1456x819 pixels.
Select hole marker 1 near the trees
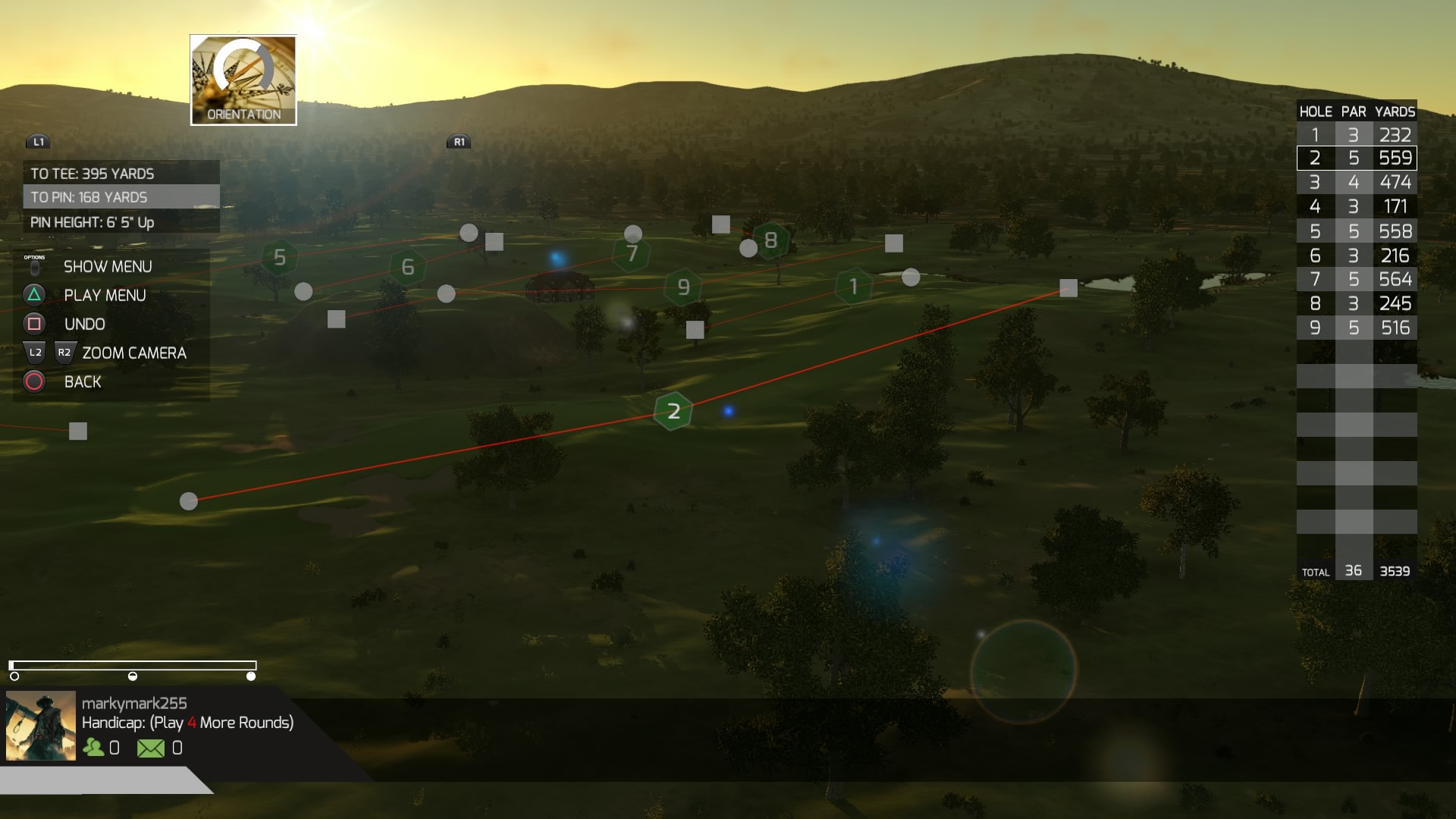coord(854,286)
